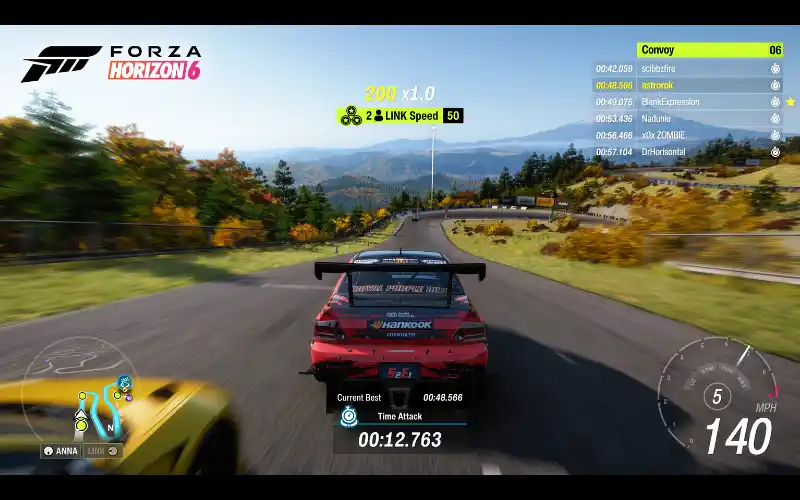This screenshot has height=500, width=800.
Task: Click the LINK button under the minimap
Action: [102, 450]
